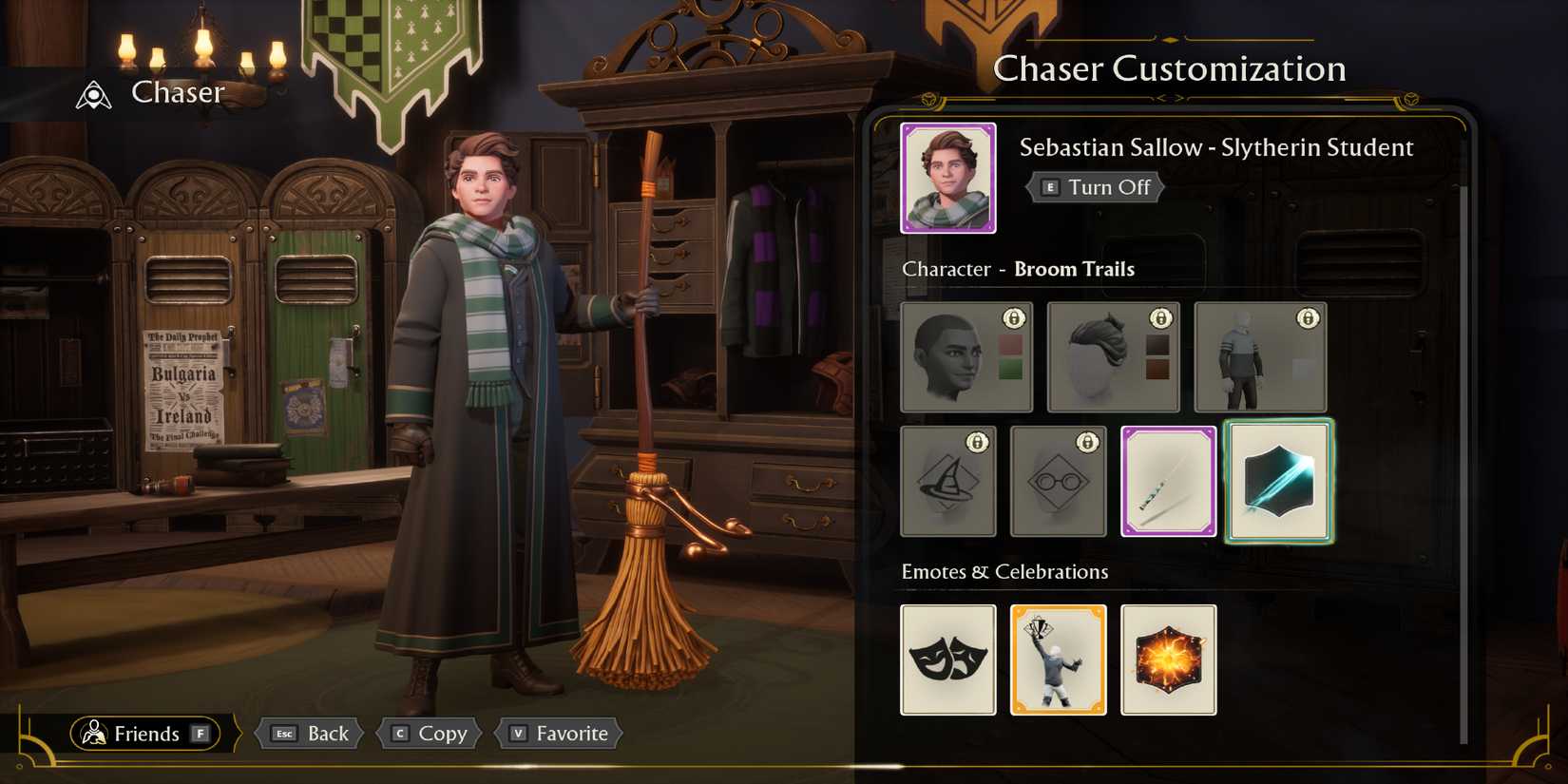Mark this chaser as Favorite
This screenshot has width=1568, height=784.
559,734
